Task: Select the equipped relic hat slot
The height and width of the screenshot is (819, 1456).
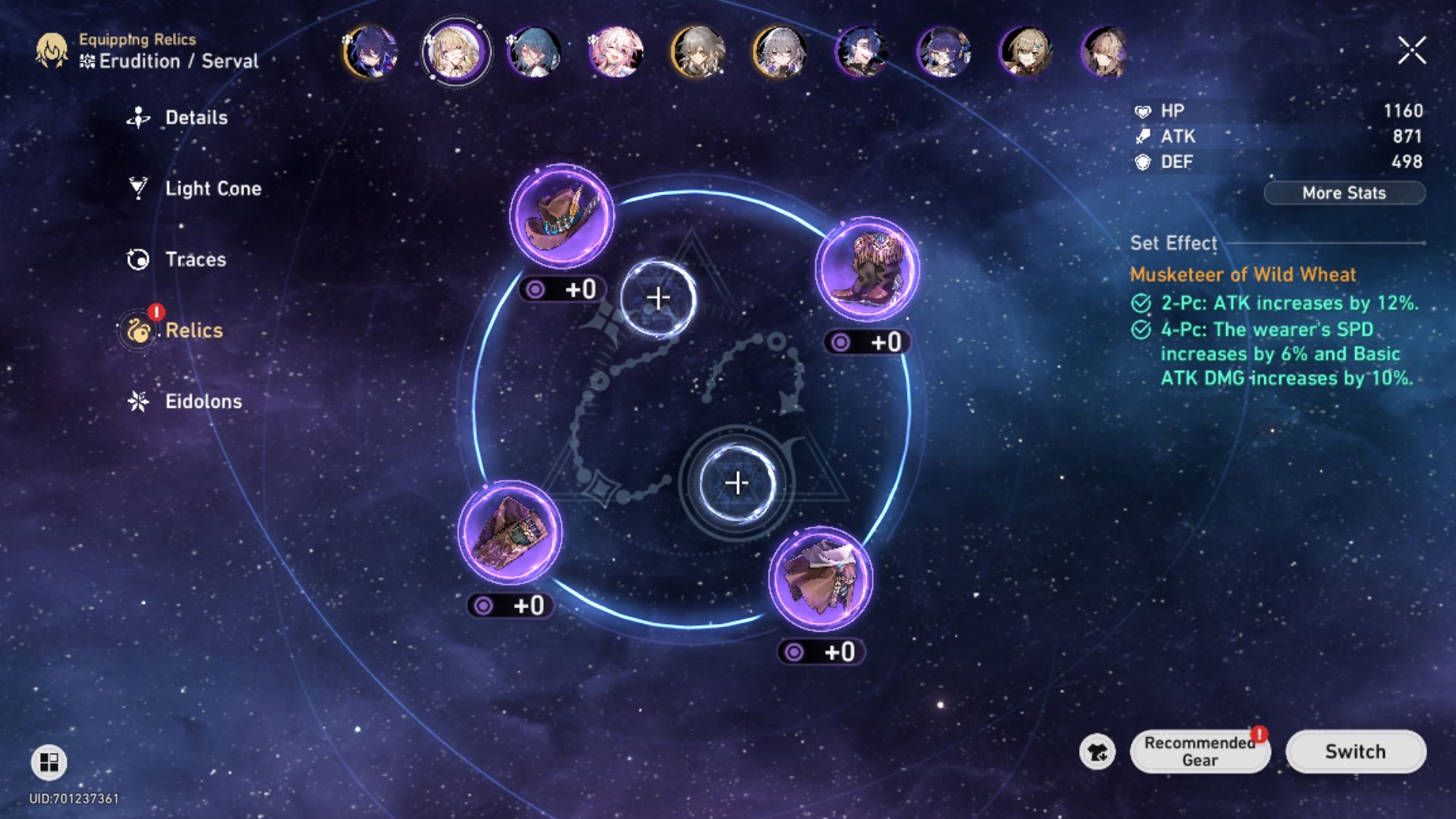Action: (x=561, y=220)
